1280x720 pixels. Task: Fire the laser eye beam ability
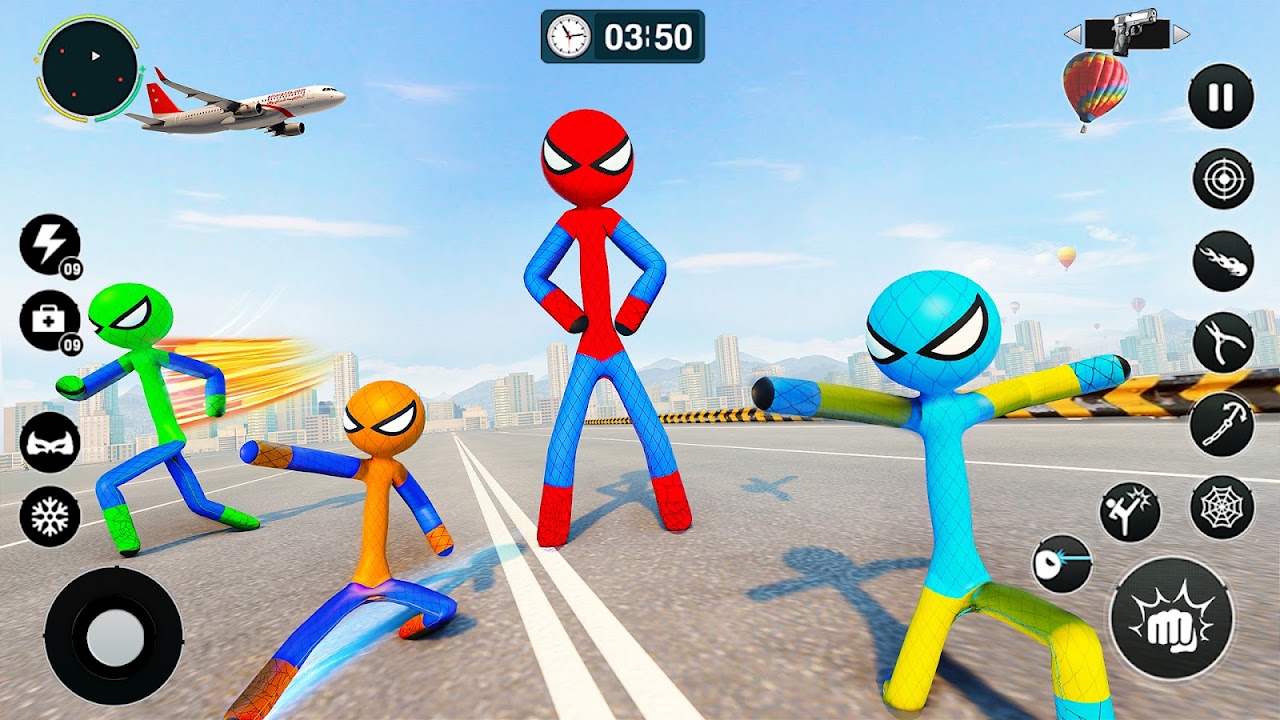pyautogui.click(x=1062, y=563)
